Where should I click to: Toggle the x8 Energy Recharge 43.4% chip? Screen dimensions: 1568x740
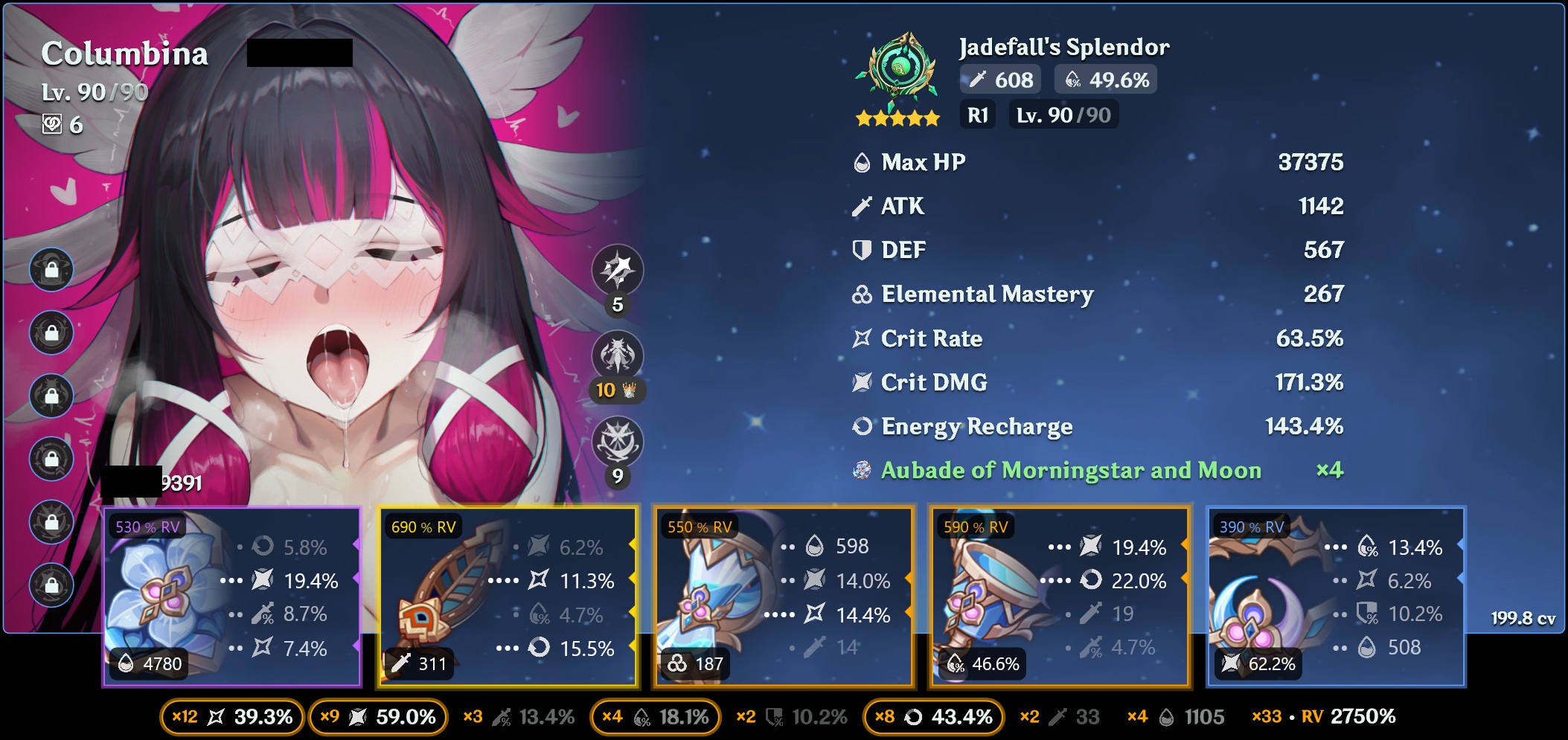point(933,717)
